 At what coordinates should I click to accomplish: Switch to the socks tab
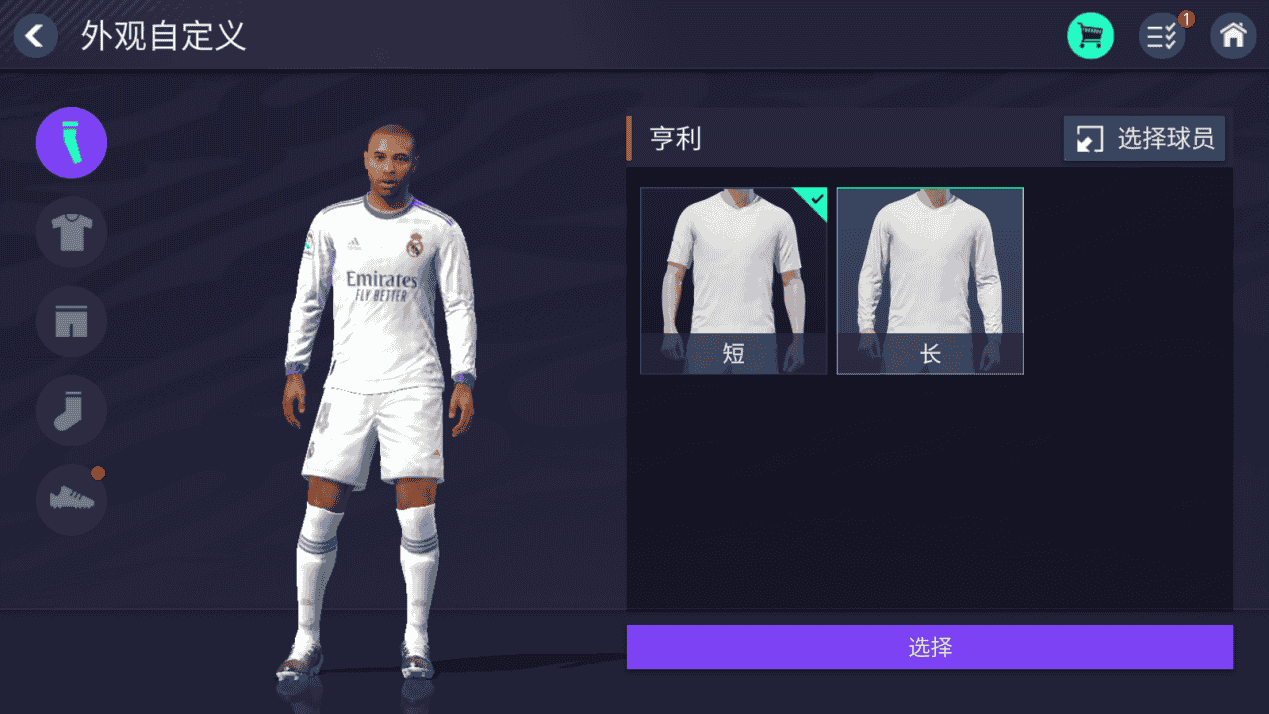point(71,410)
